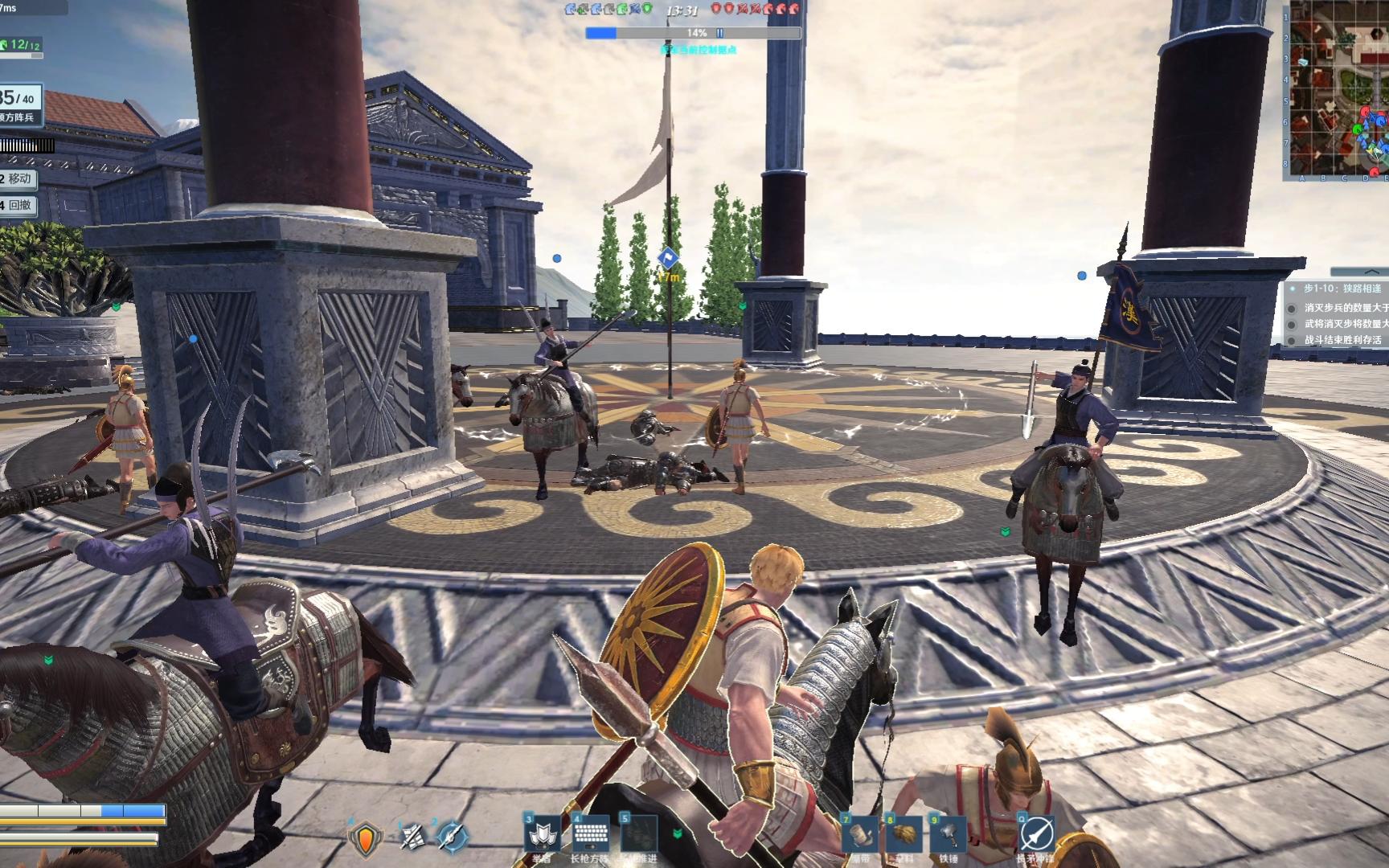Trigger the 长矛冲锋 spear charge skill

(1036, 835)
